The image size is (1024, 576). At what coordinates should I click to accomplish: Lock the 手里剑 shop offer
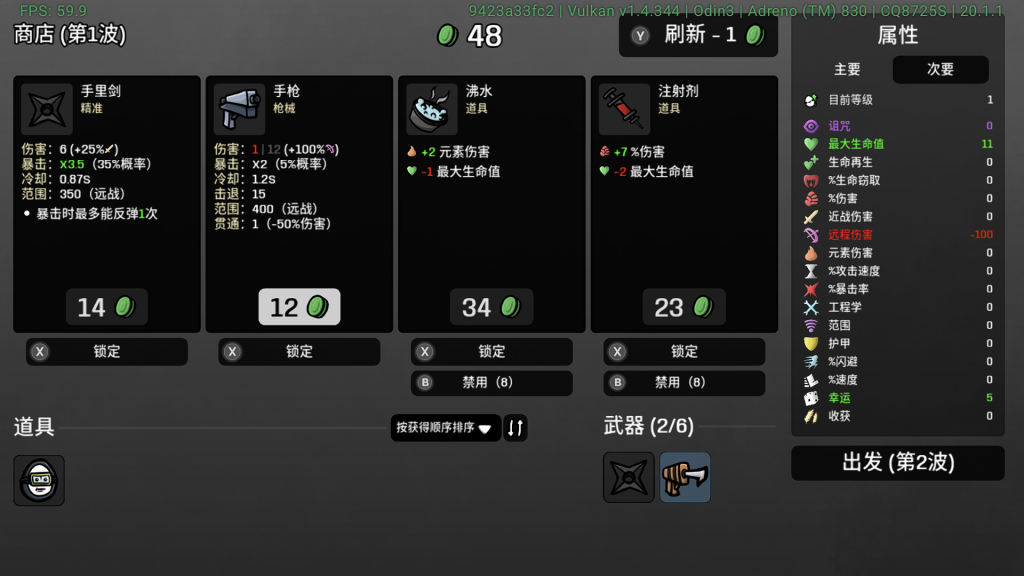click(106, 352)
